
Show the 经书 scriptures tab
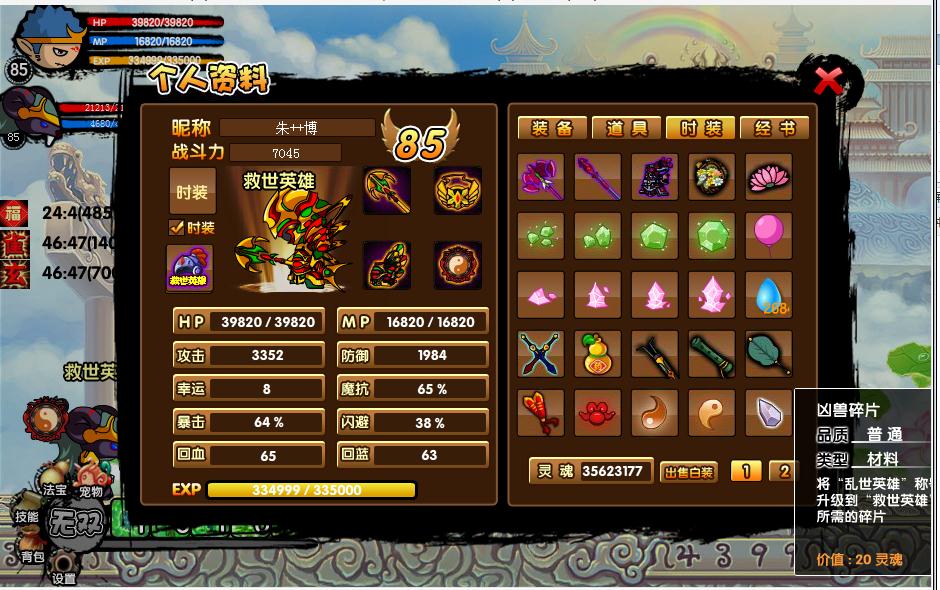(775, 128)
